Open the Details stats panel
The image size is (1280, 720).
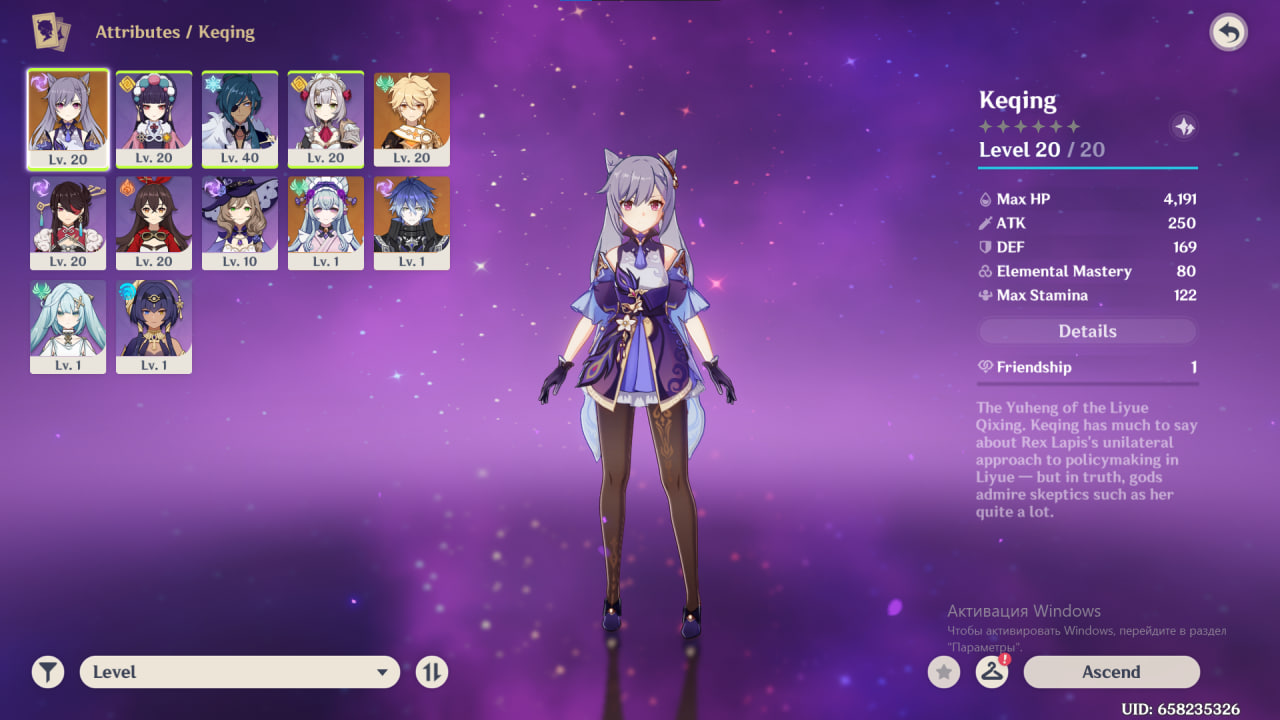1087,331
